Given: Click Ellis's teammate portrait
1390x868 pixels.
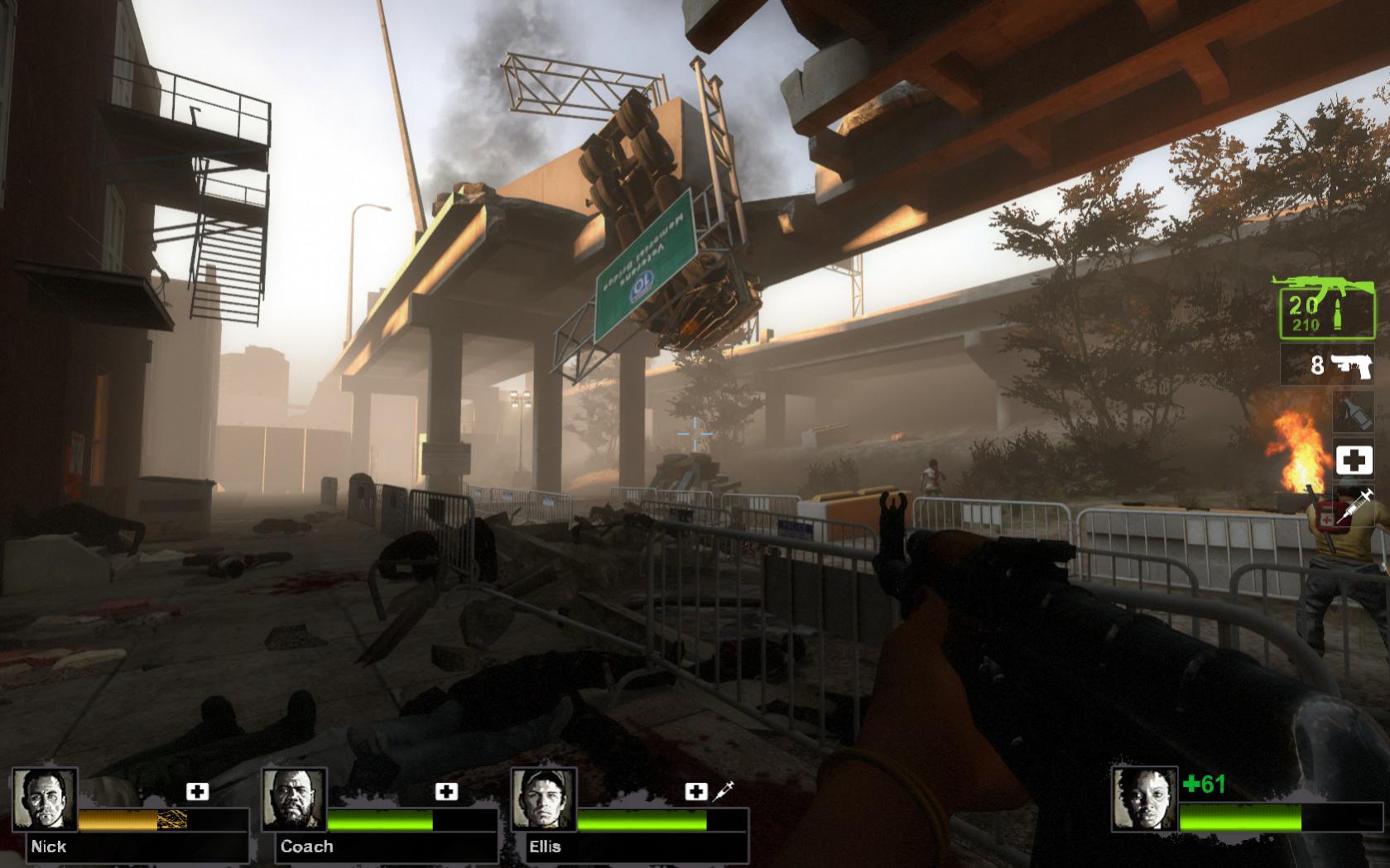Looking at the screenshot, I should pos(543,799).
